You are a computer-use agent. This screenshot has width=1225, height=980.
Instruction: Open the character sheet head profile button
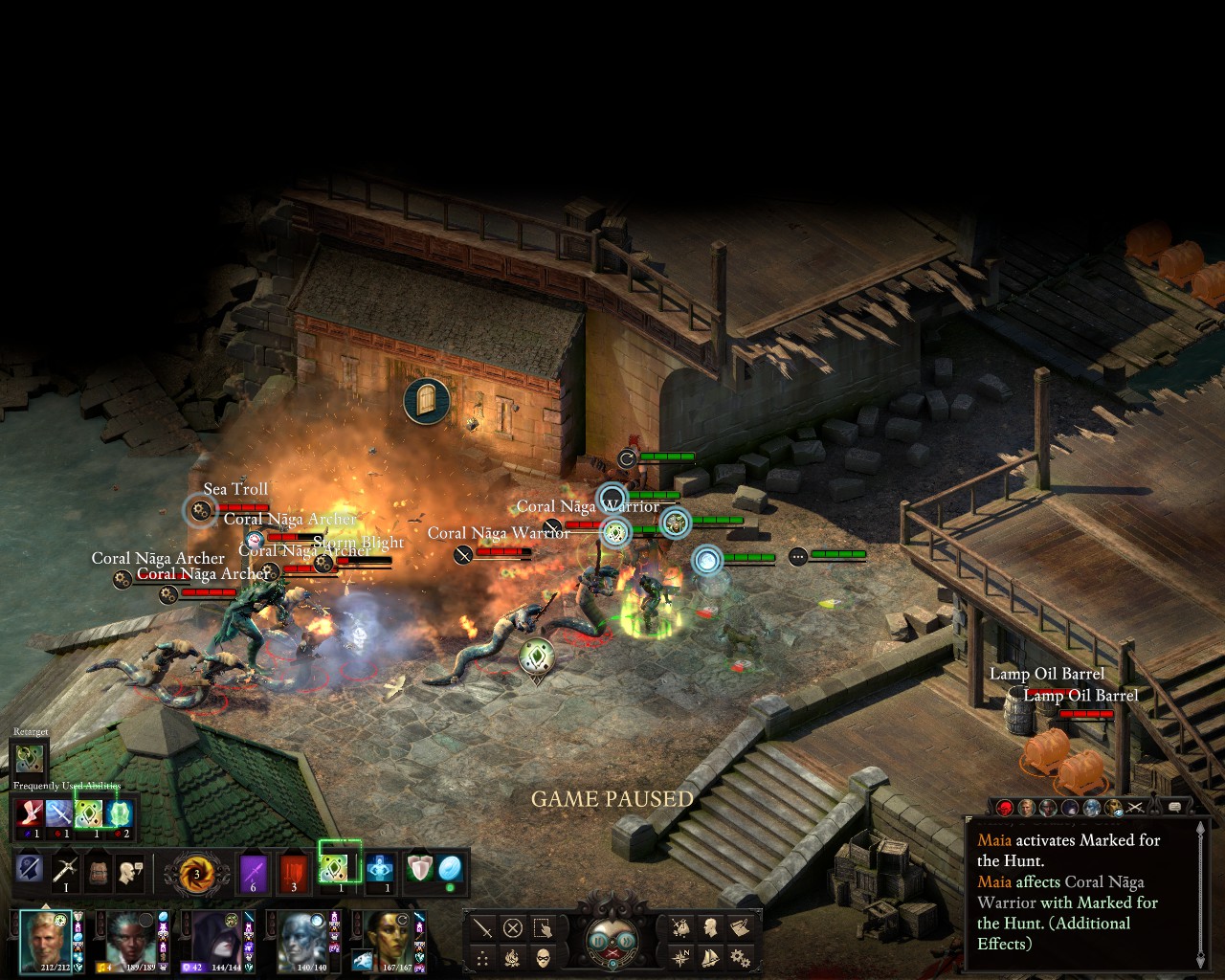click(x=711, y=927)
